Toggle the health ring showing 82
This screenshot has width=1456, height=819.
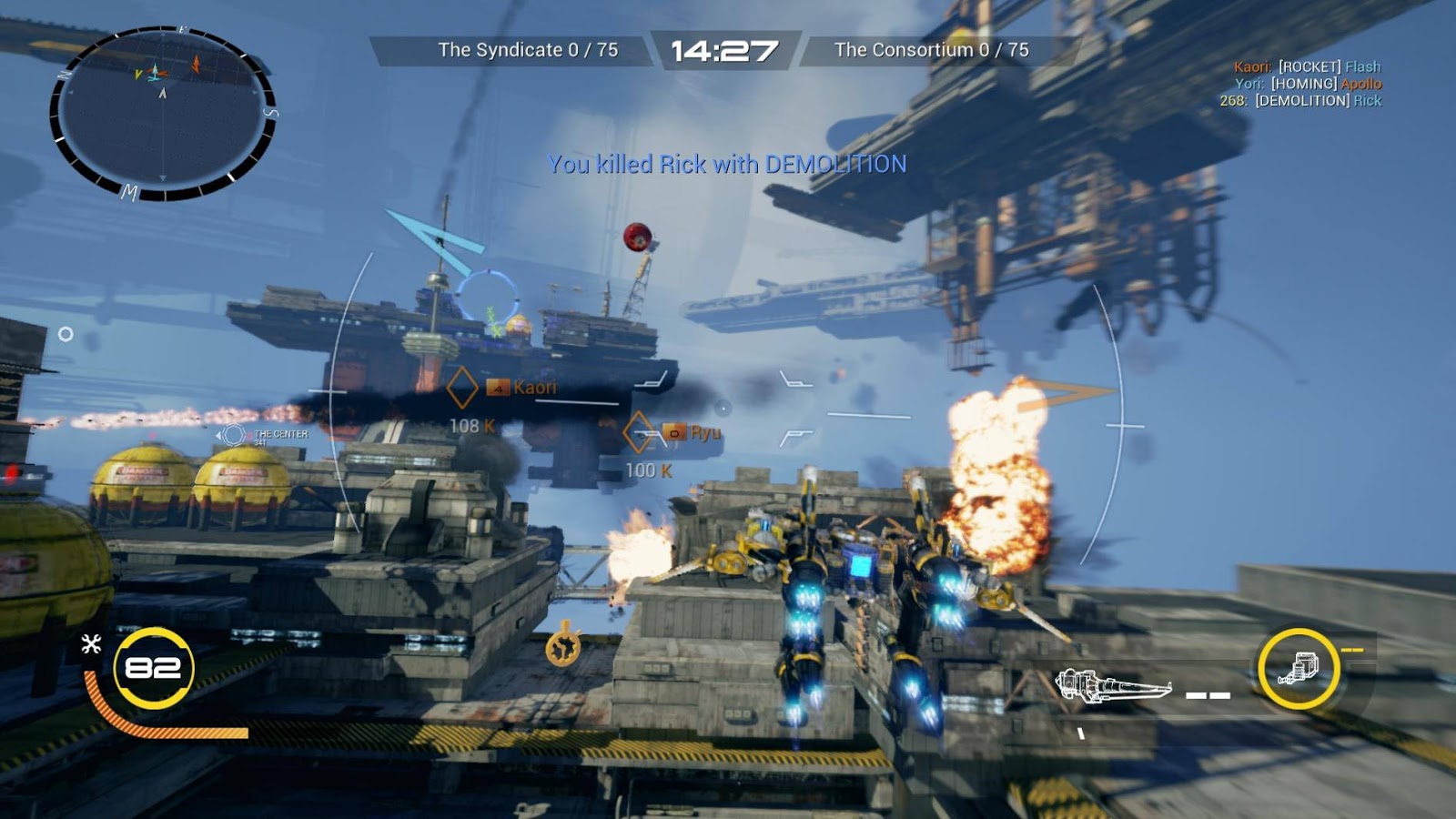153,670
